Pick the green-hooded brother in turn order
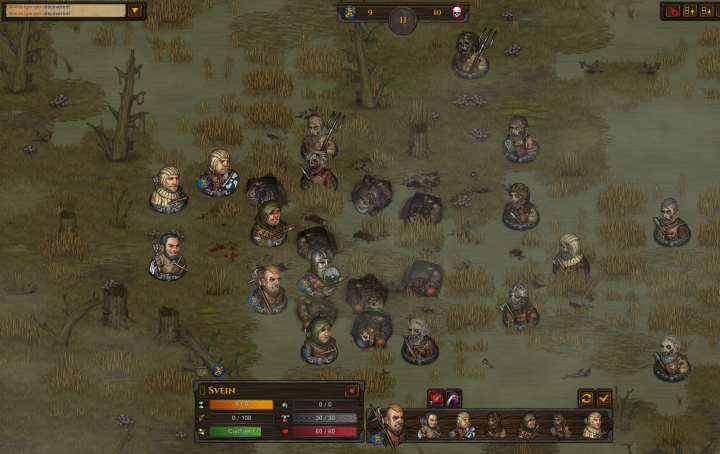 [529, 426]
